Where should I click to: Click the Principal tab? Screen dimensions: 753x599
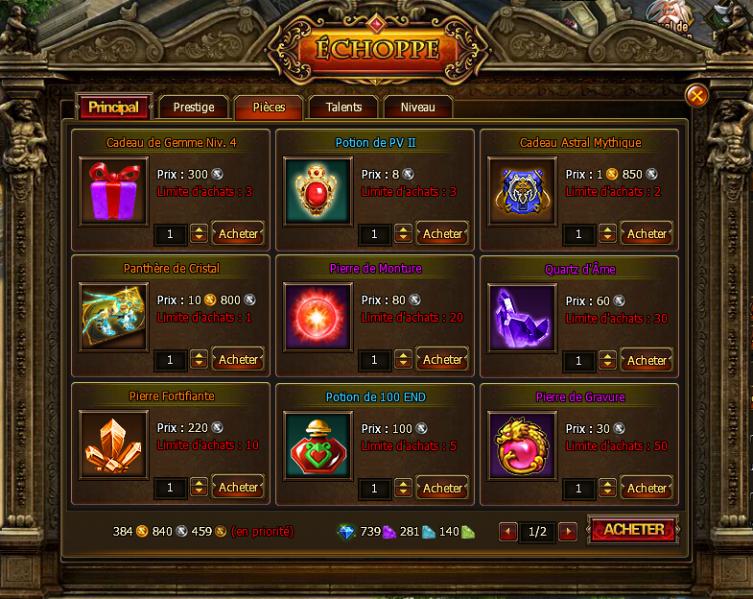(x=113, y=107)
